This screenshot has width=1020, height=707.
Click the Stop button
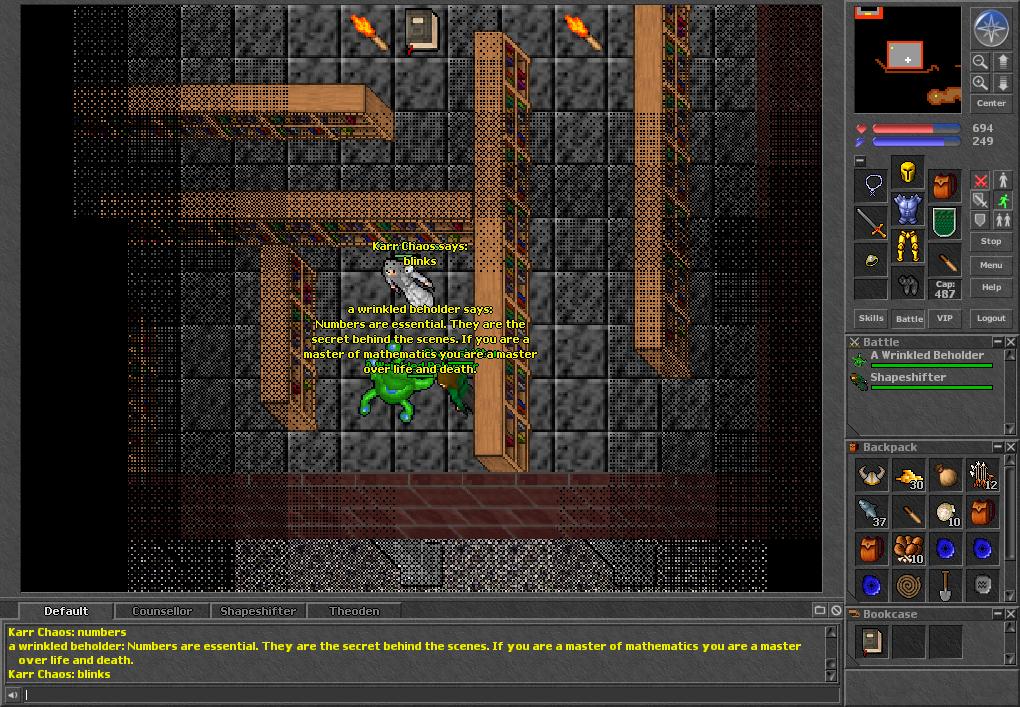(x=990, y=241)
